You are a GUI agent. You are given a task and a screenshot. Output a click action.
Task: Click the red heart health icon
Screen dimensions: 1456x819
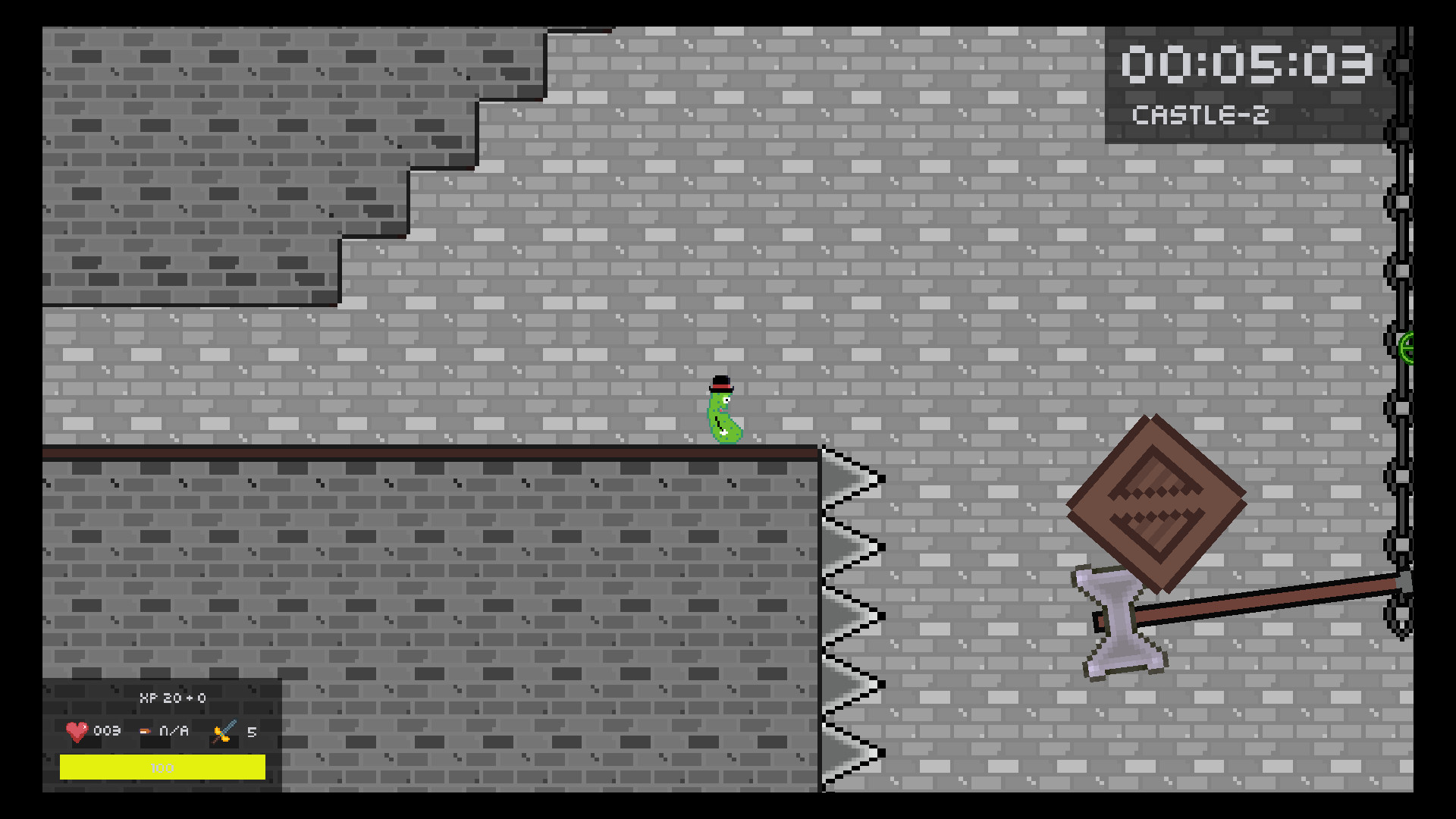point(76,733)
